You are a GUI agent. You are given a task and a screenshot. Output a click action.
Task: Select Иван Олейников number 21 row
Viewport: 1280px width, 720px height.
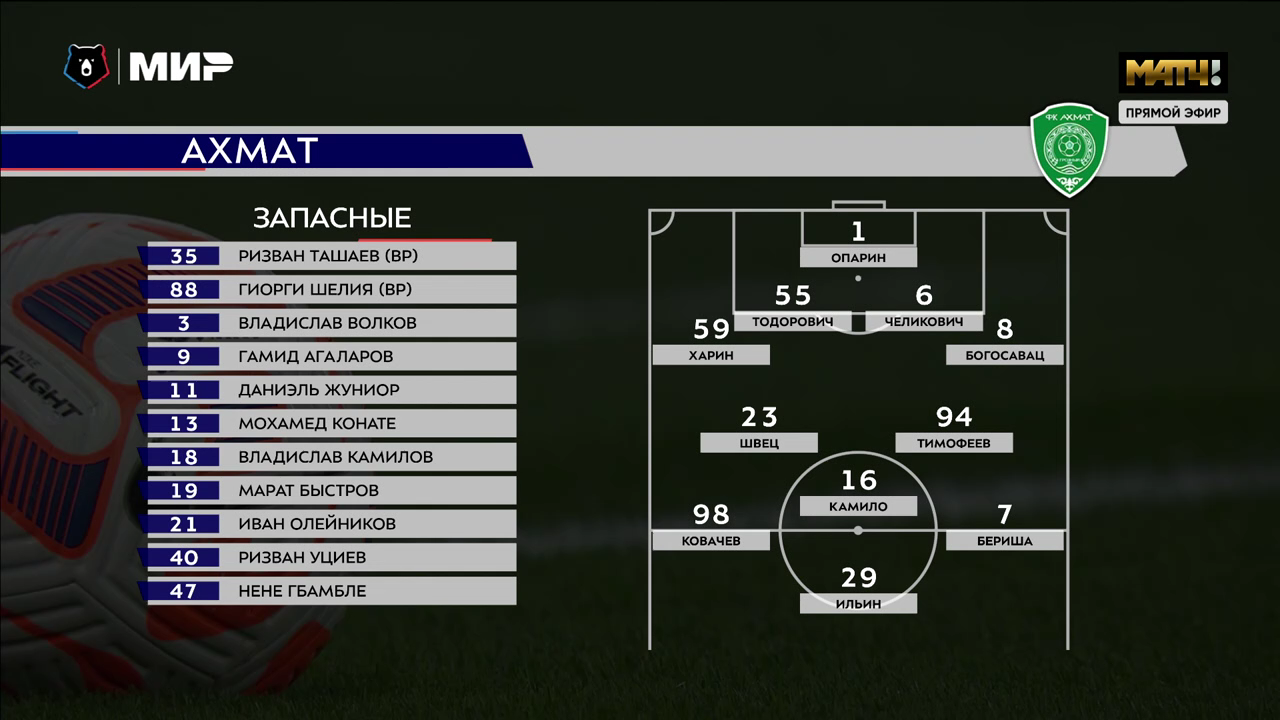[330, 524]
